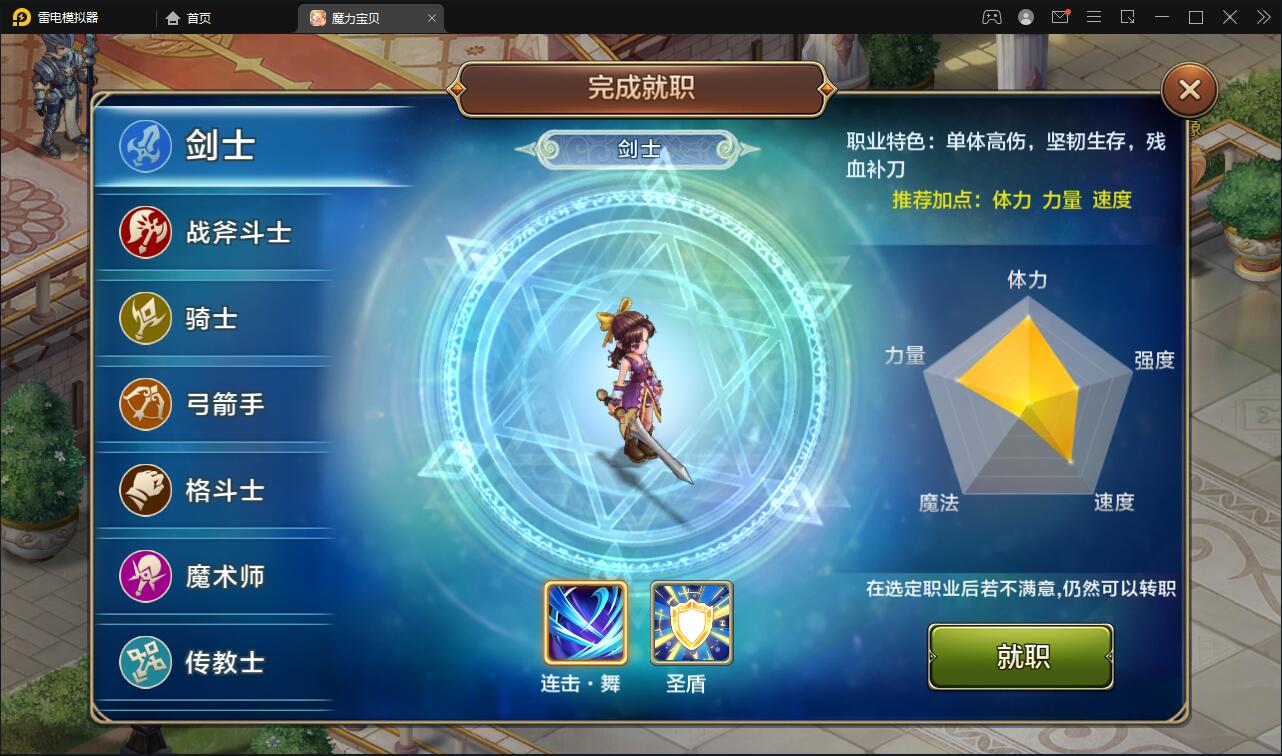This screenshot has width=1282, height=756.
Task: Click the 格斗士 fist class icon
Action: click(x=145, y=490)
